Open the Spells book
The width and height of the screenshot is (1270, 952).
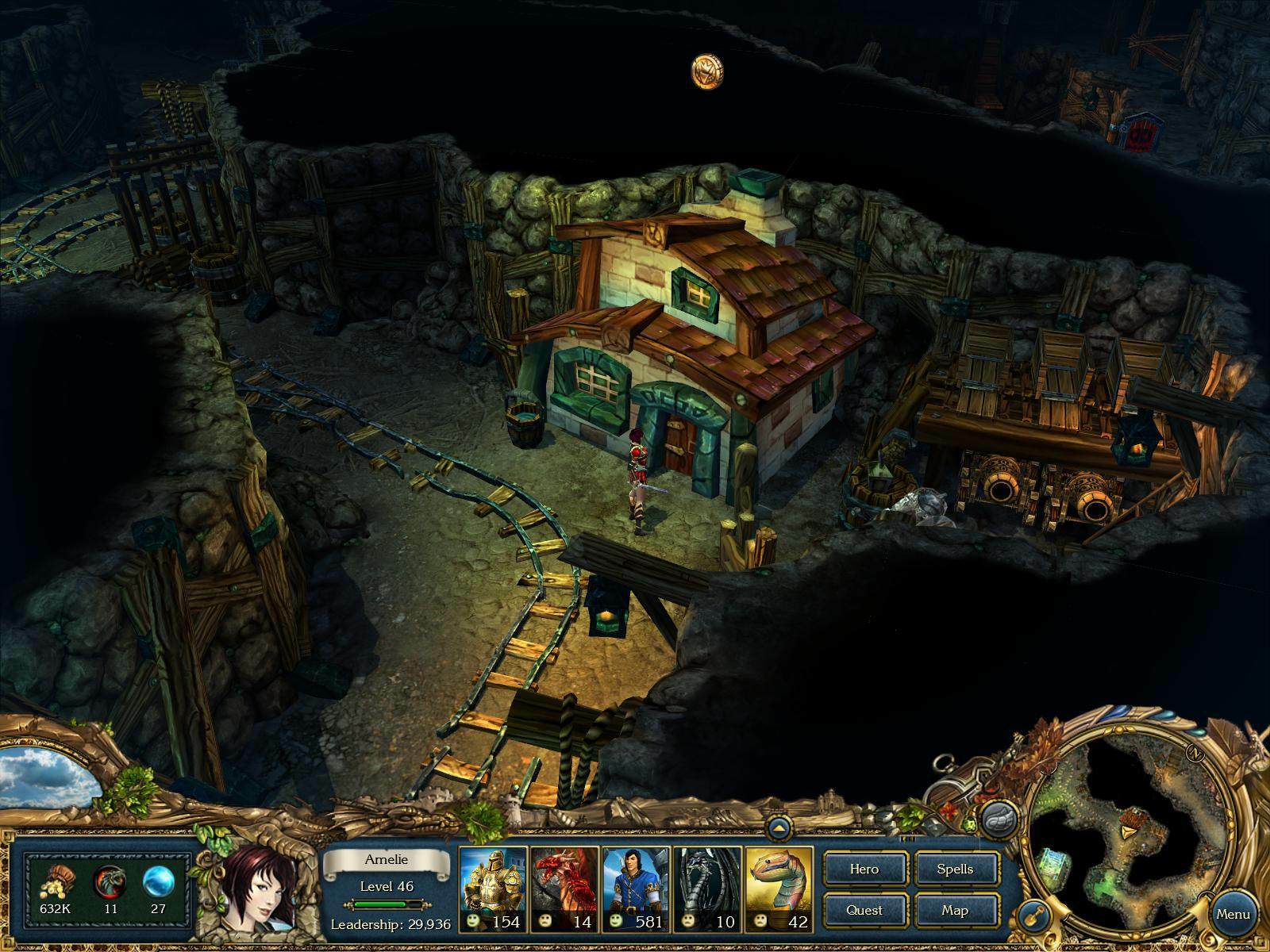pos(955,869)
